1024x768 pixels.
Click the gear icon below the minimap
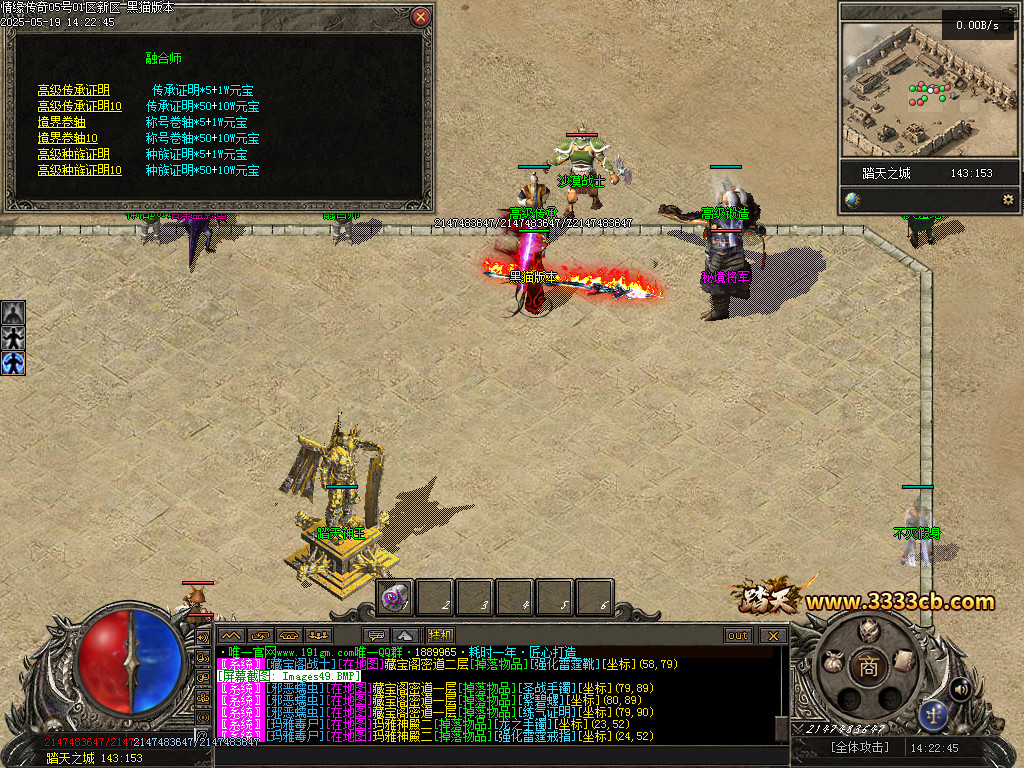tap(1008, 200)
